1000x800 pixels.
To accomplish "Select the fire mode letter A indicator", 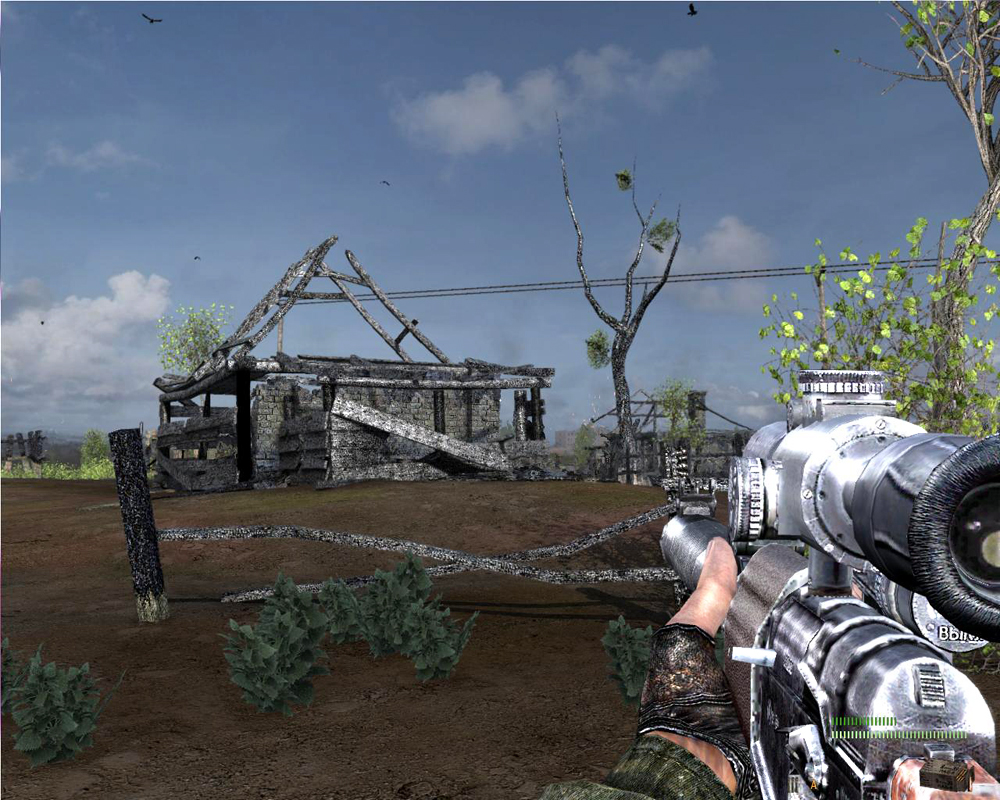I will click(x=814, y=785).
